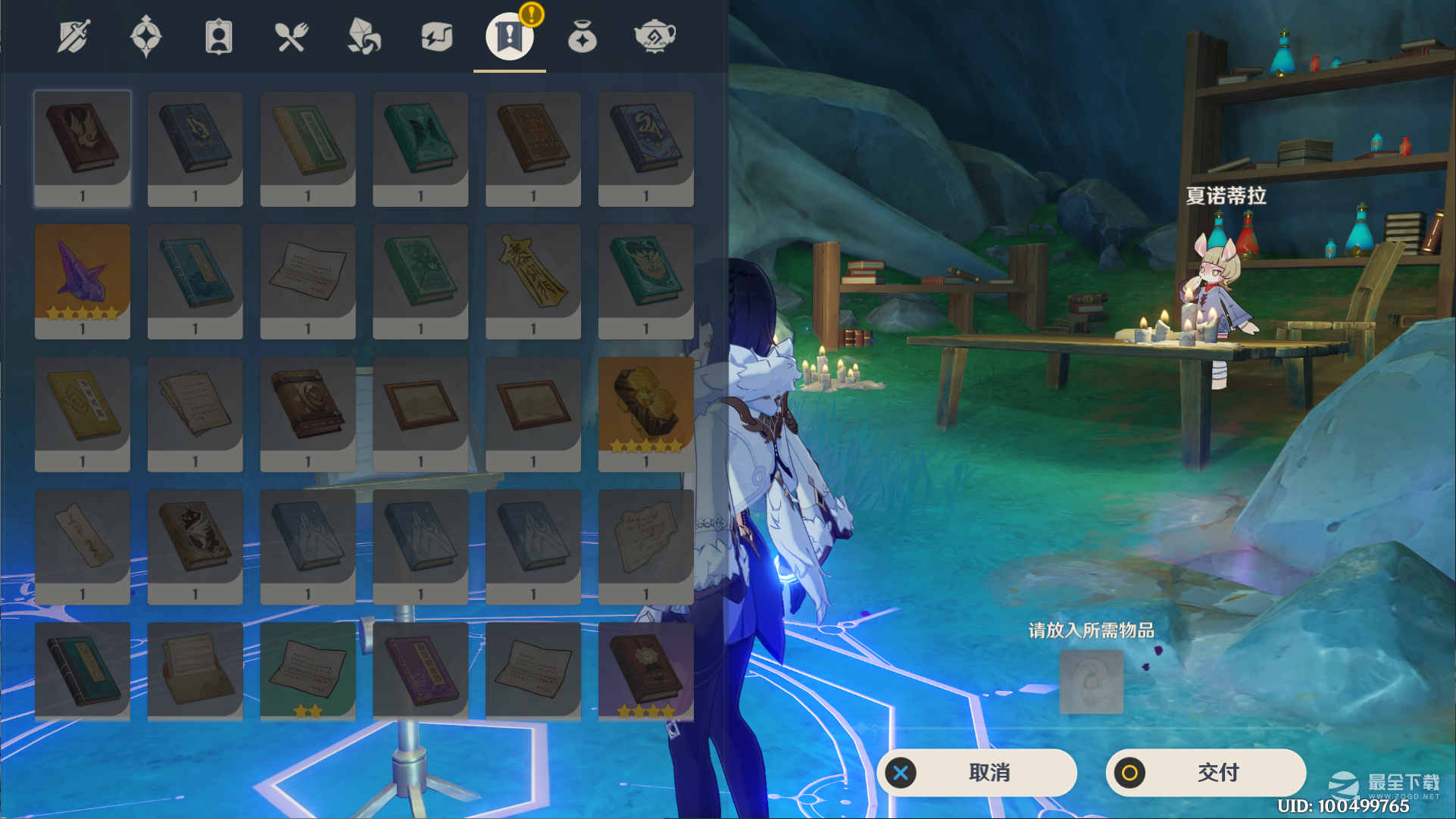Open the artifacts tab
Viewport: 1456px width, 819px height.
[x=145, y=36]
